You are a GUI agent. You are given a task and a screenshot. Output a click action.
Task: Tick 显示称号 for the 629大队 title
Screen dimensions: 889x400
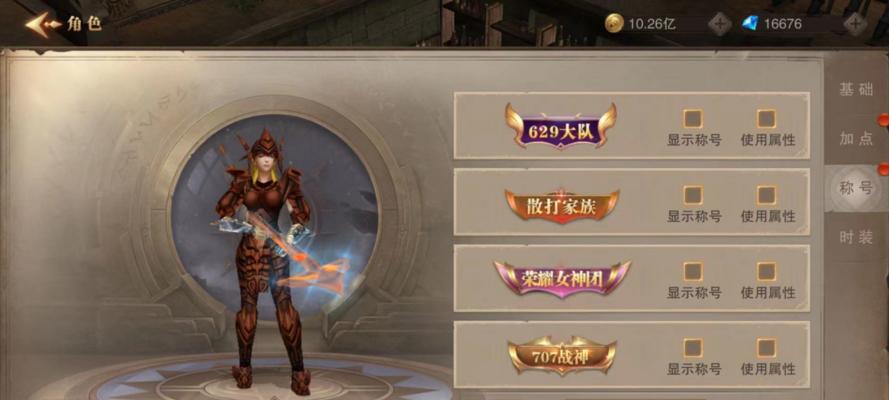(x=693, y=118)
